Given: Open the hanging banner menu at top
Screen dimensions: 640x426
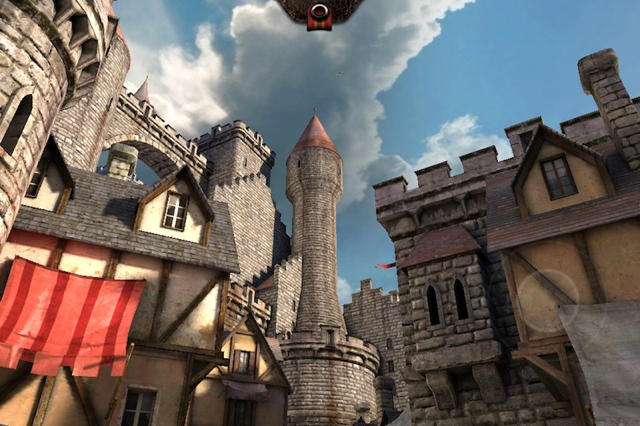Looking at the screenshot, I should point(319,13).
